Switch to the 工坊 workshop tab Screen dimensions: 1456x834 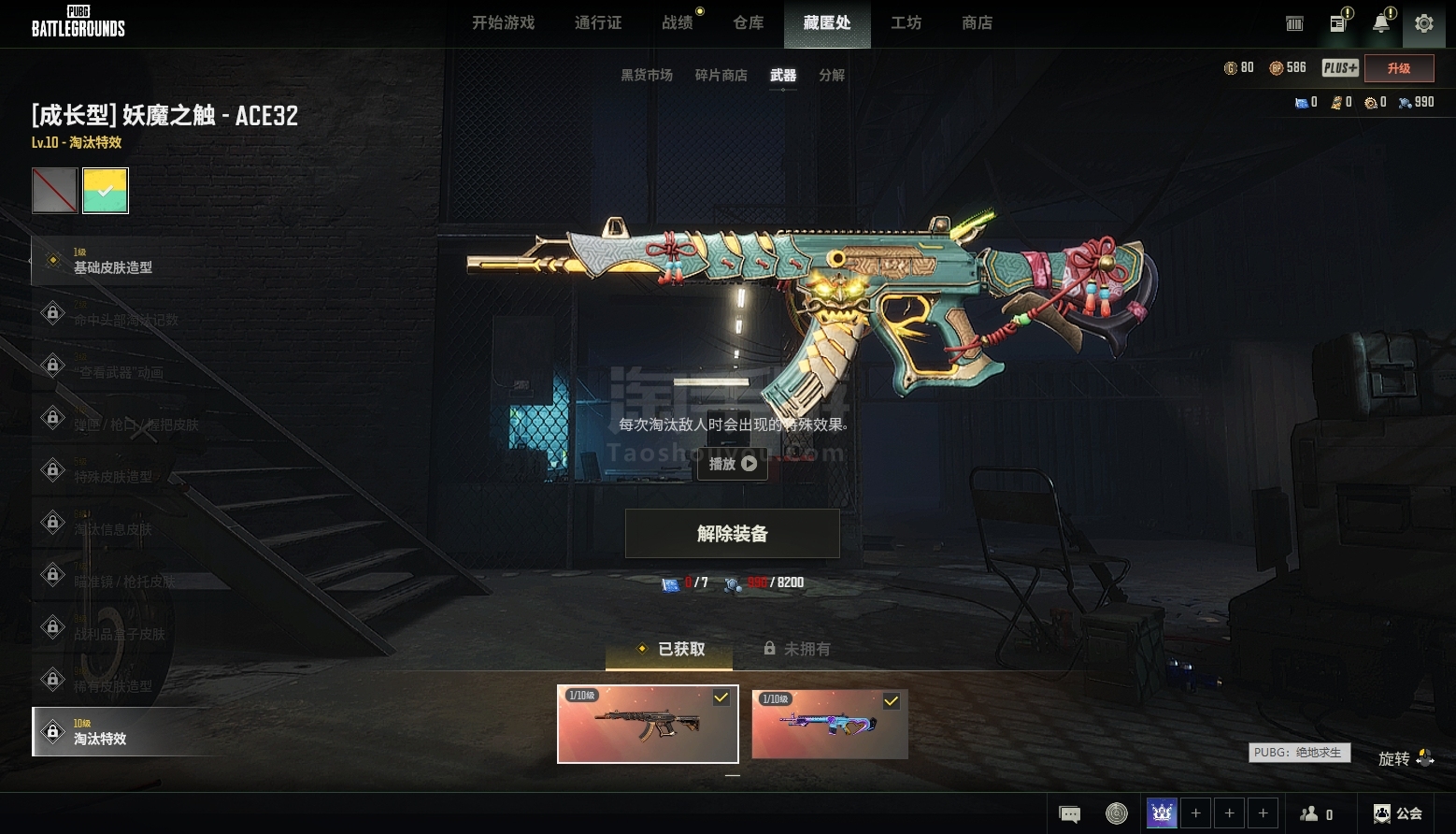click(906, 23)
